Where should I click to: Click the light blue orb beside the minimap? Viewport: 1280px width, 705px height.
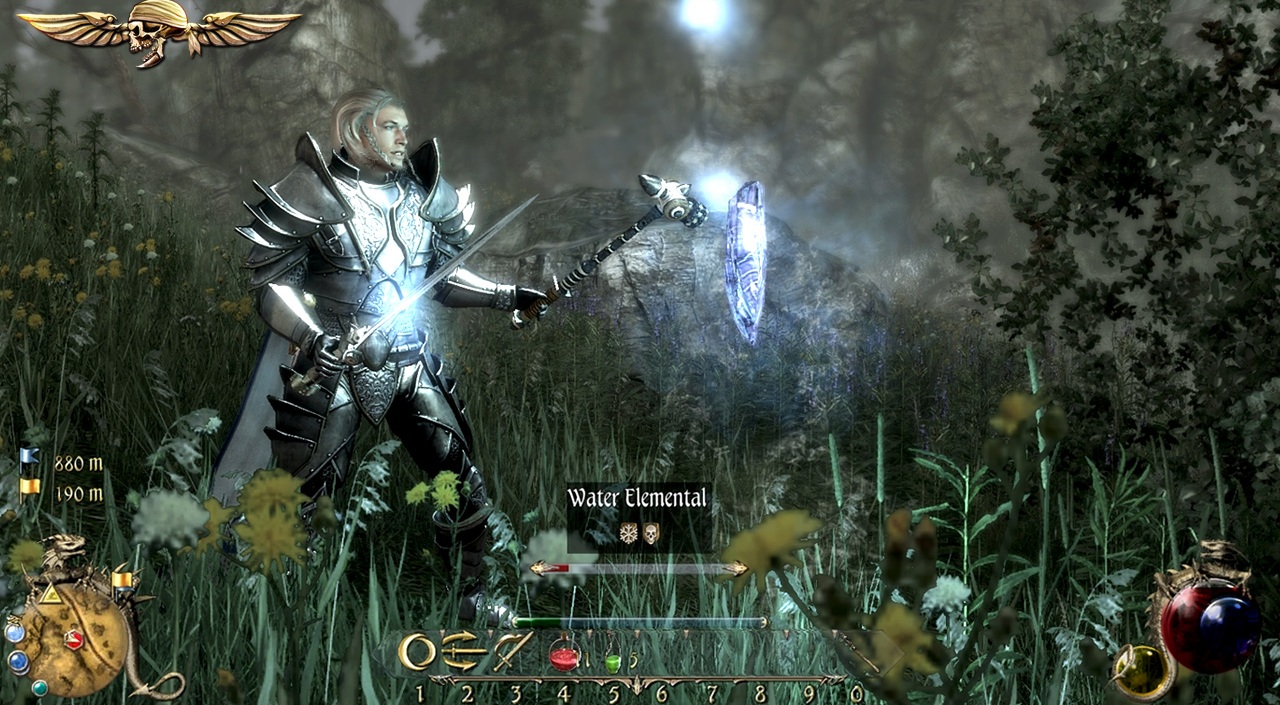pyautogui.click(x=14, y=632)
